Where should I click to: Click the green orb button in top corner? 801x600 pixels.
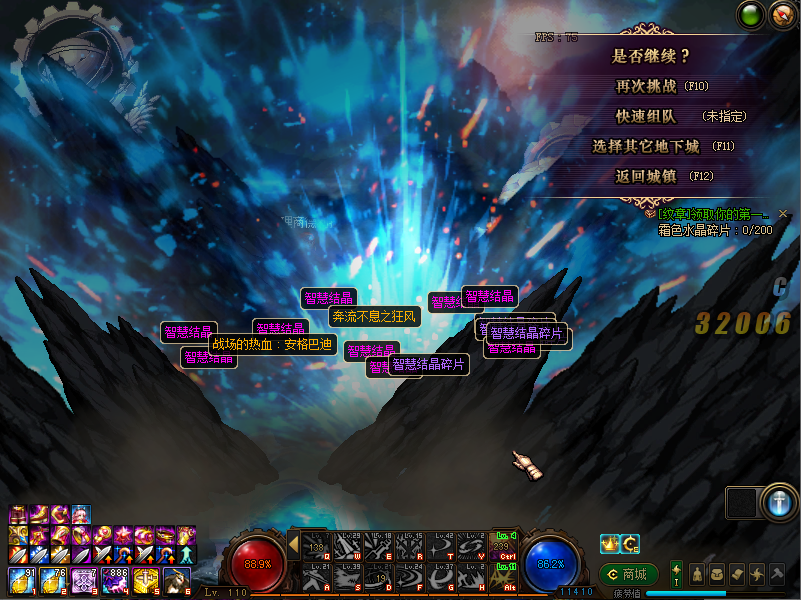751,15
